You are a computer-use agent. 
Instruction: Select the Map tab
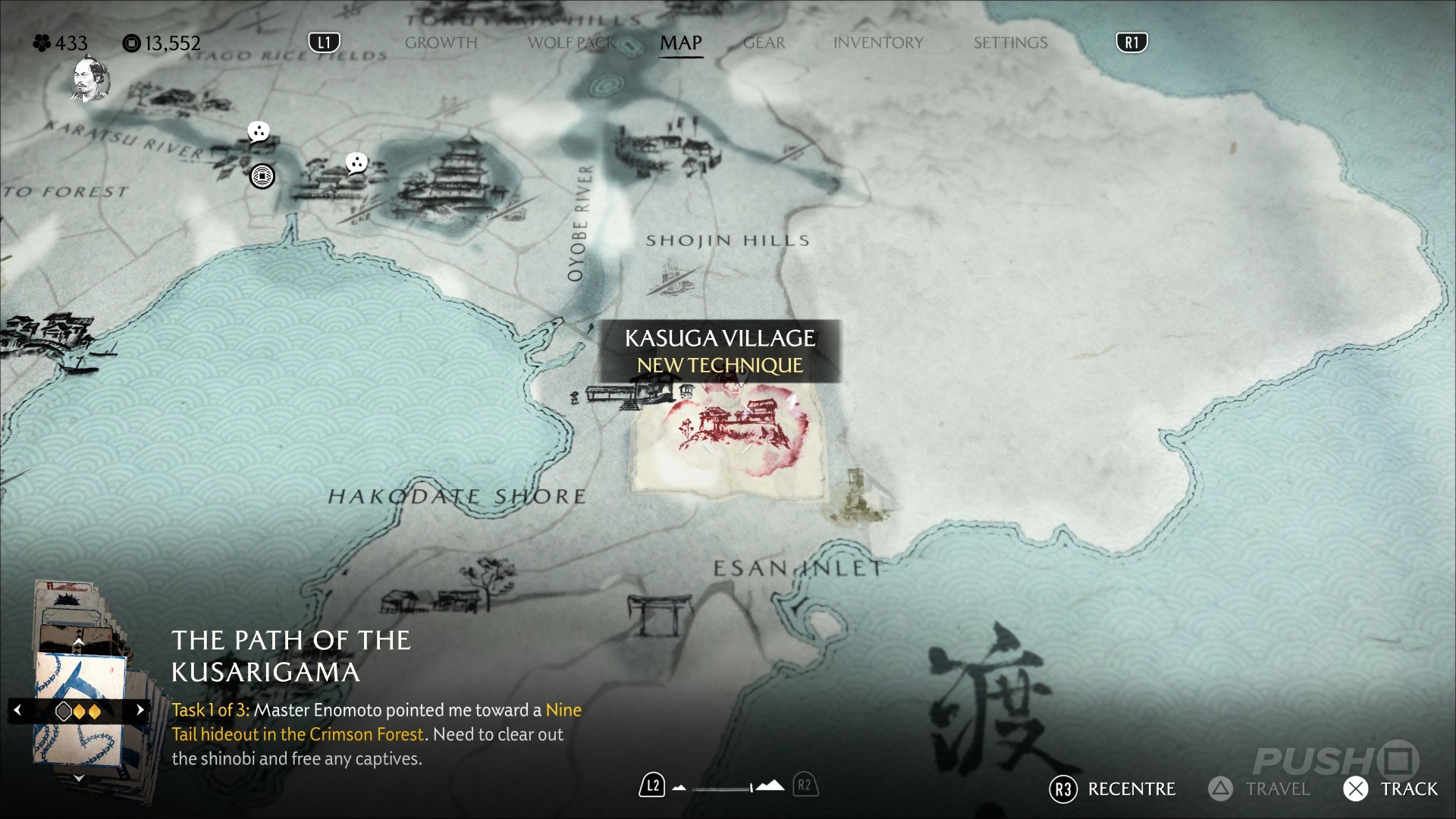coord(680,43)
